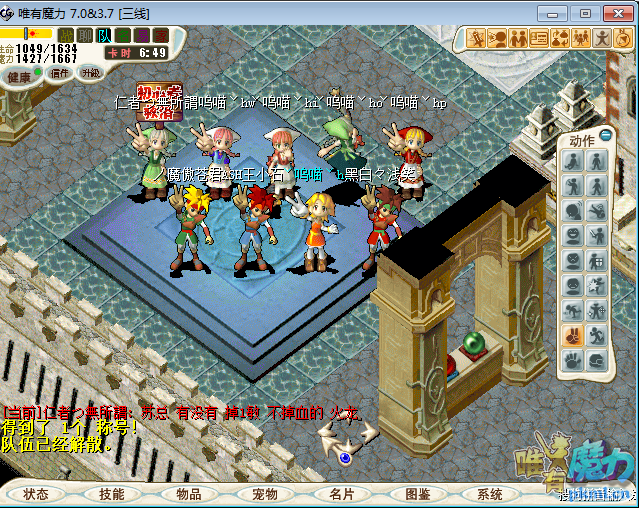Open the 图鉴 encyclopedia menu
Image resolution: width=639 pixels, height=508 pixels.
pyautogui.click(x=417, y=494)
